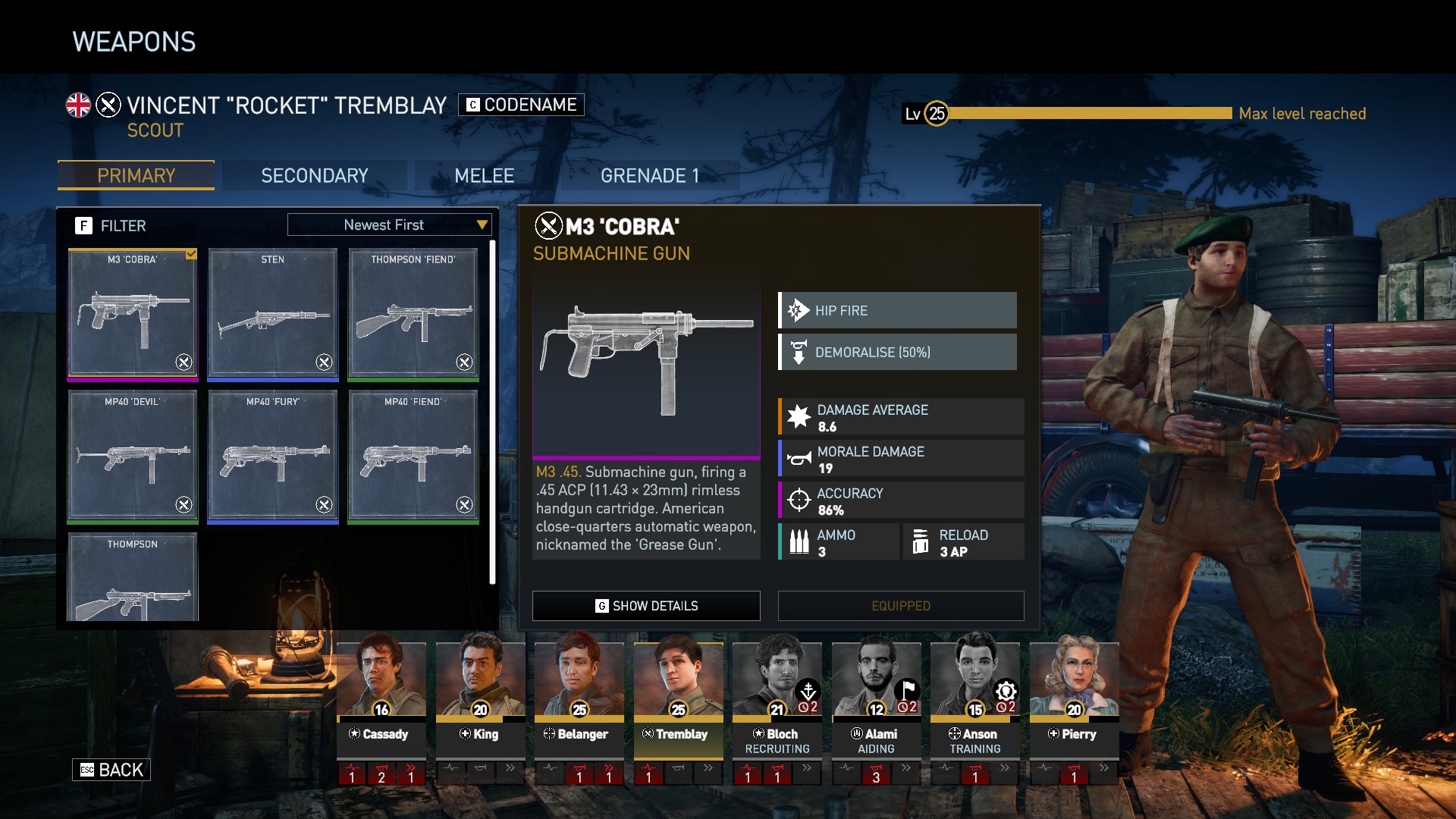The width and height of the screenshot is (1456, 819).
Task: Open the Newest First sort dropdown
Action: point(389,225)
